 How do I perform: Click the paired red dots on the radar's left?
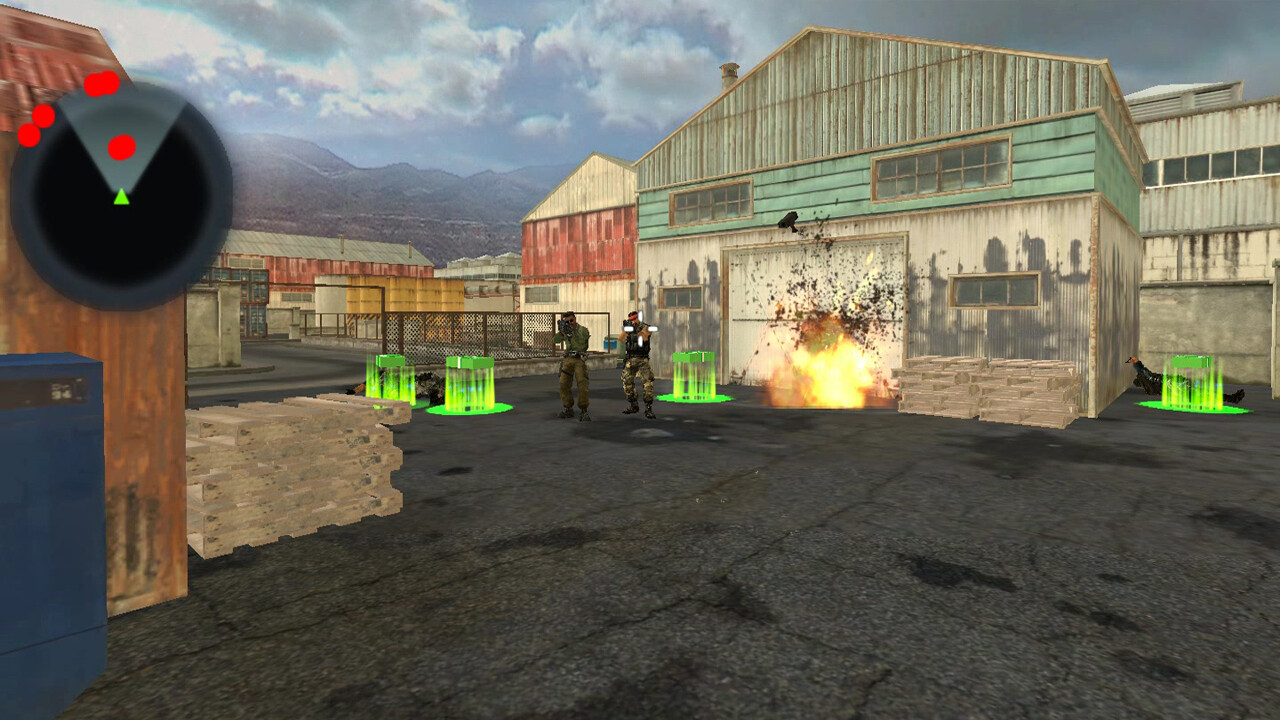tap(36, 126)
